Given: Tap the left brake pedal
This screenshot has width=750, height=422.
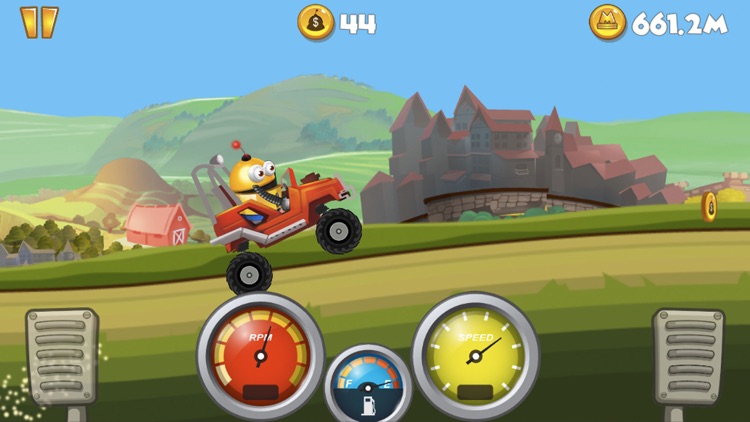Looking at the screenshot, I should tap(62, 357).
